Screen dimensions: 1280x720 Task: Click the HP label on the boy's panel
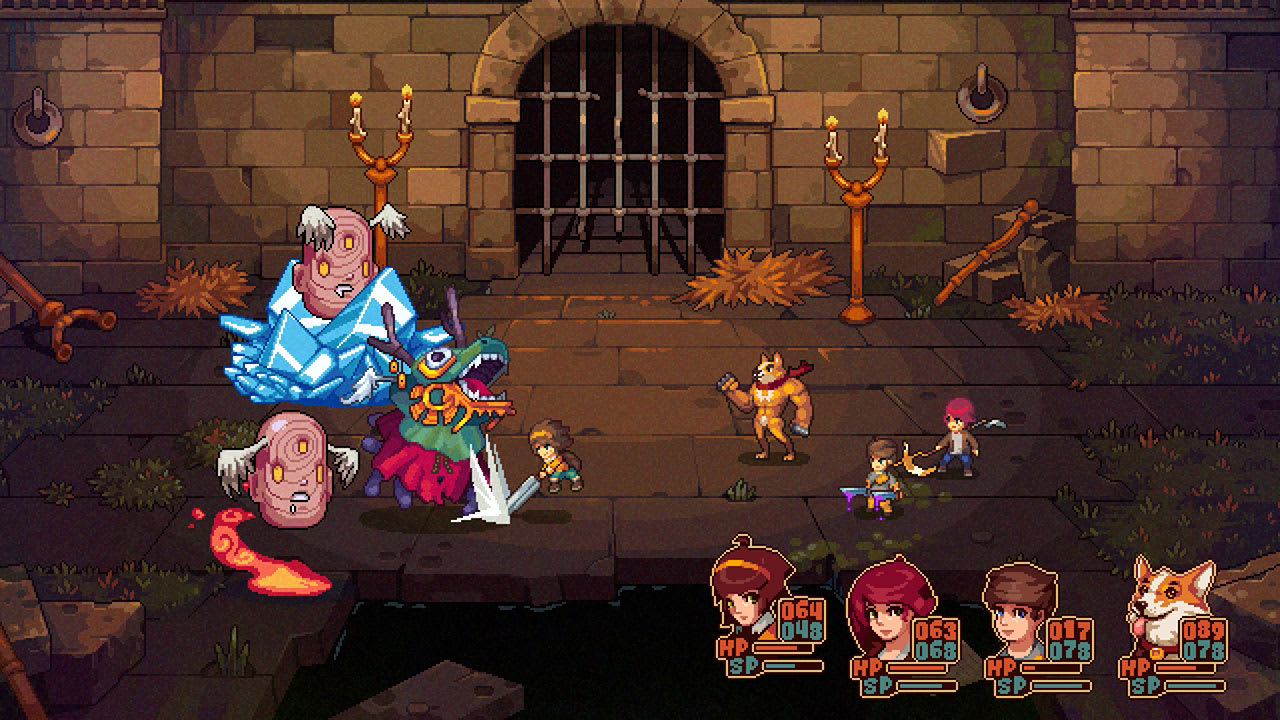point(1003,666)
